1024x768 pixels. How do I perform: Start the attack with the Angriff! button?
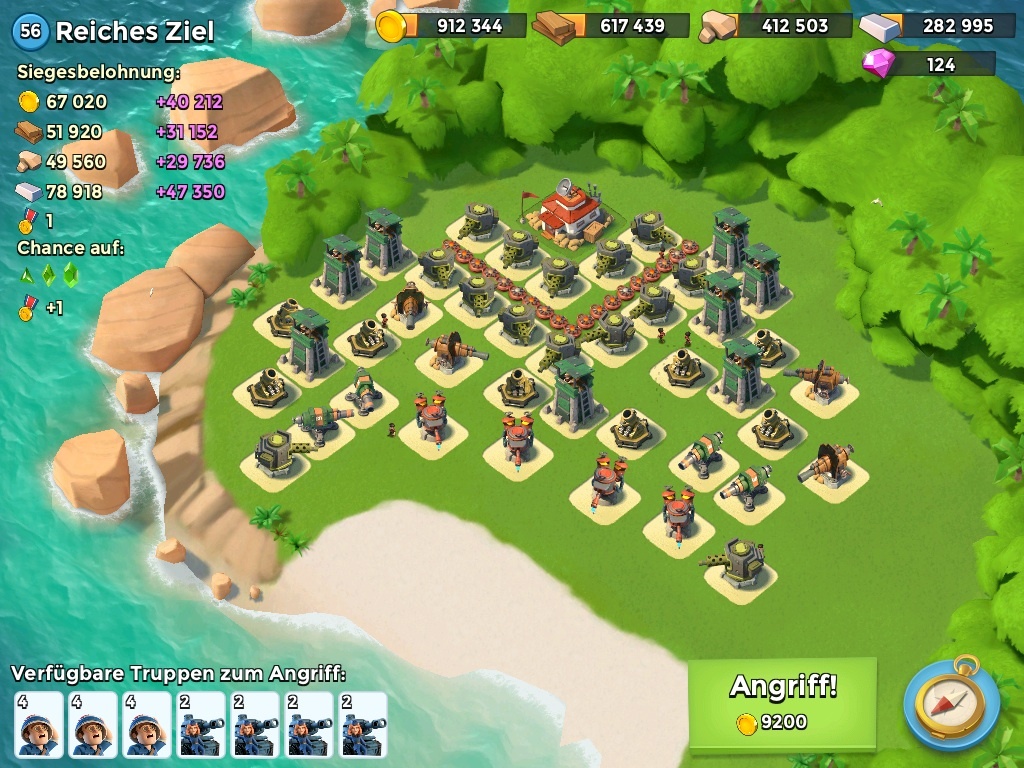(782, 702)
